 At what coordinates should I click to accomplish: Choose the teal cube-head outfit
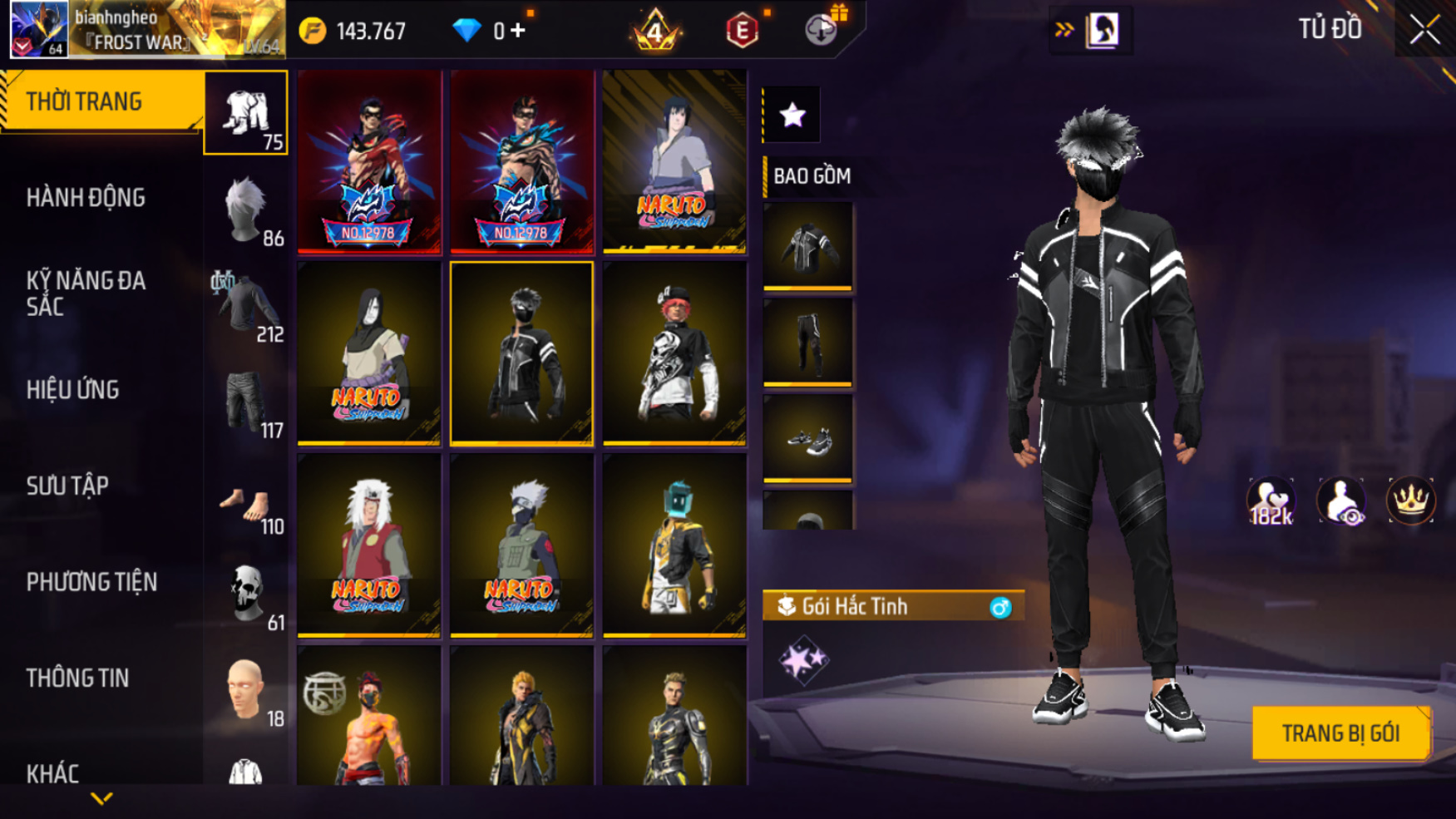pos(674,545)
